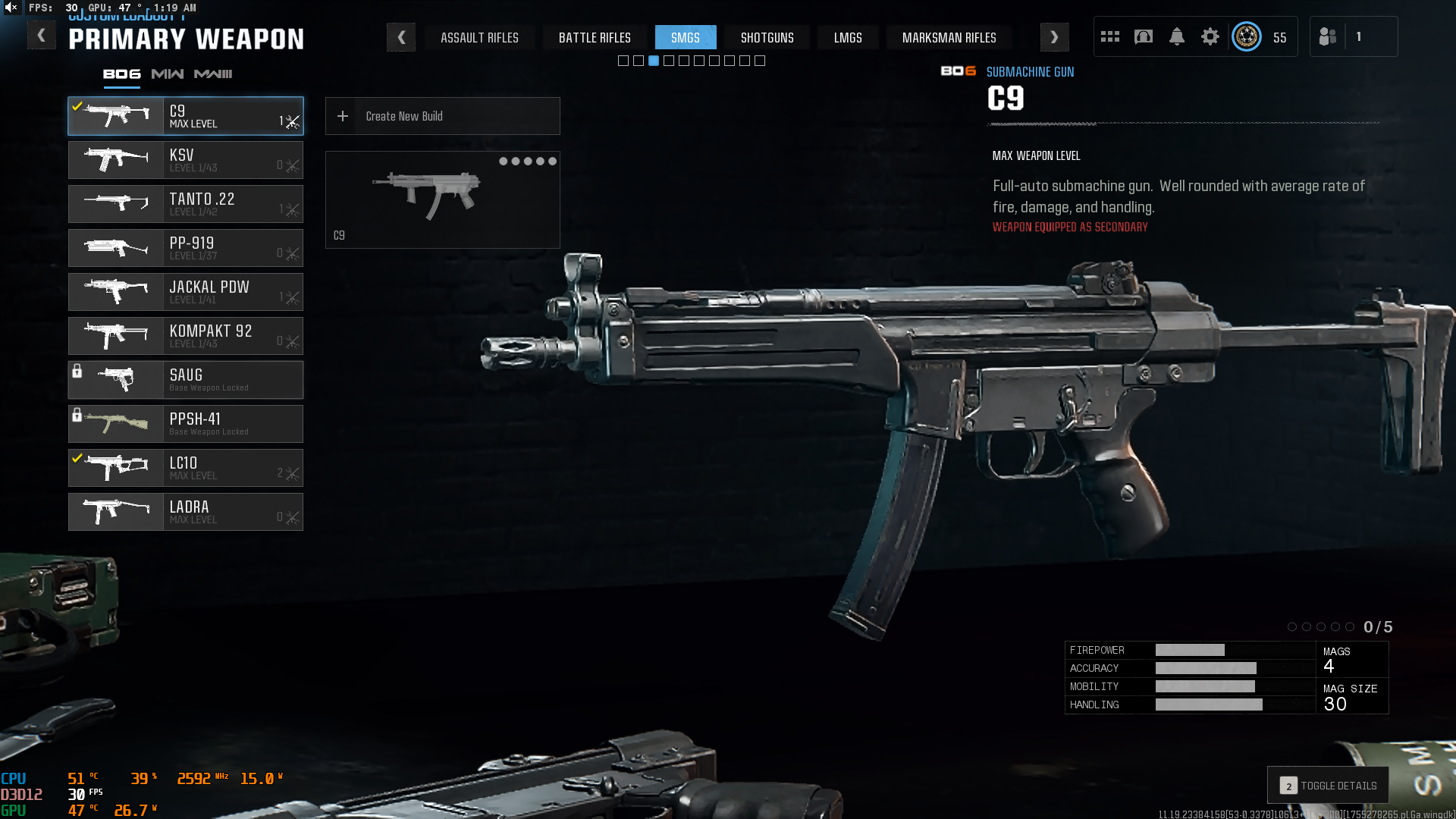Select the KSV submachine gun
The width and height of the screenshot is (1456, 819).
pyautogui.click(x=186, y=160)
